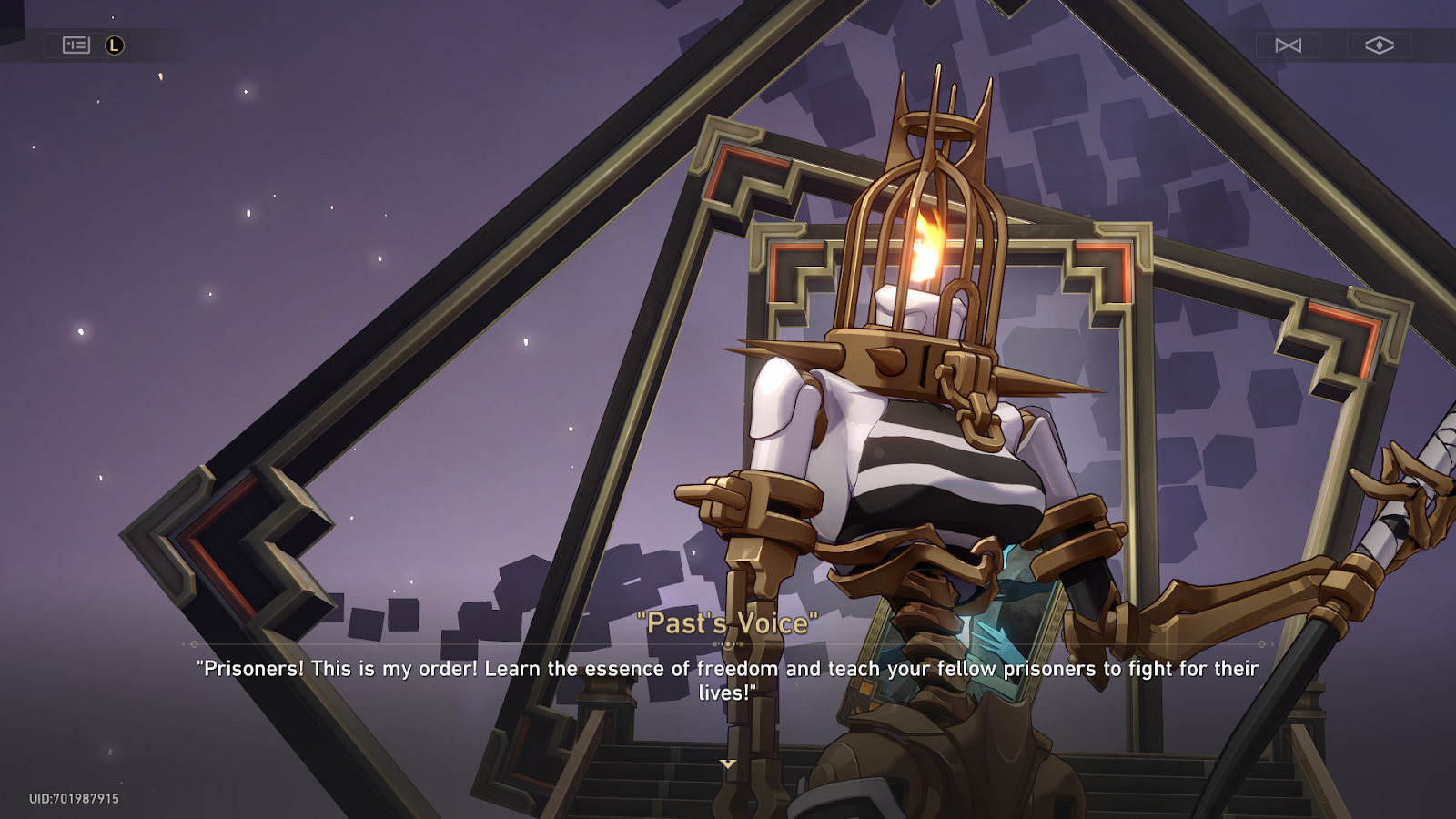
Task: Advance dialogue via the small down arrow
Action: [x=728, y=763]
